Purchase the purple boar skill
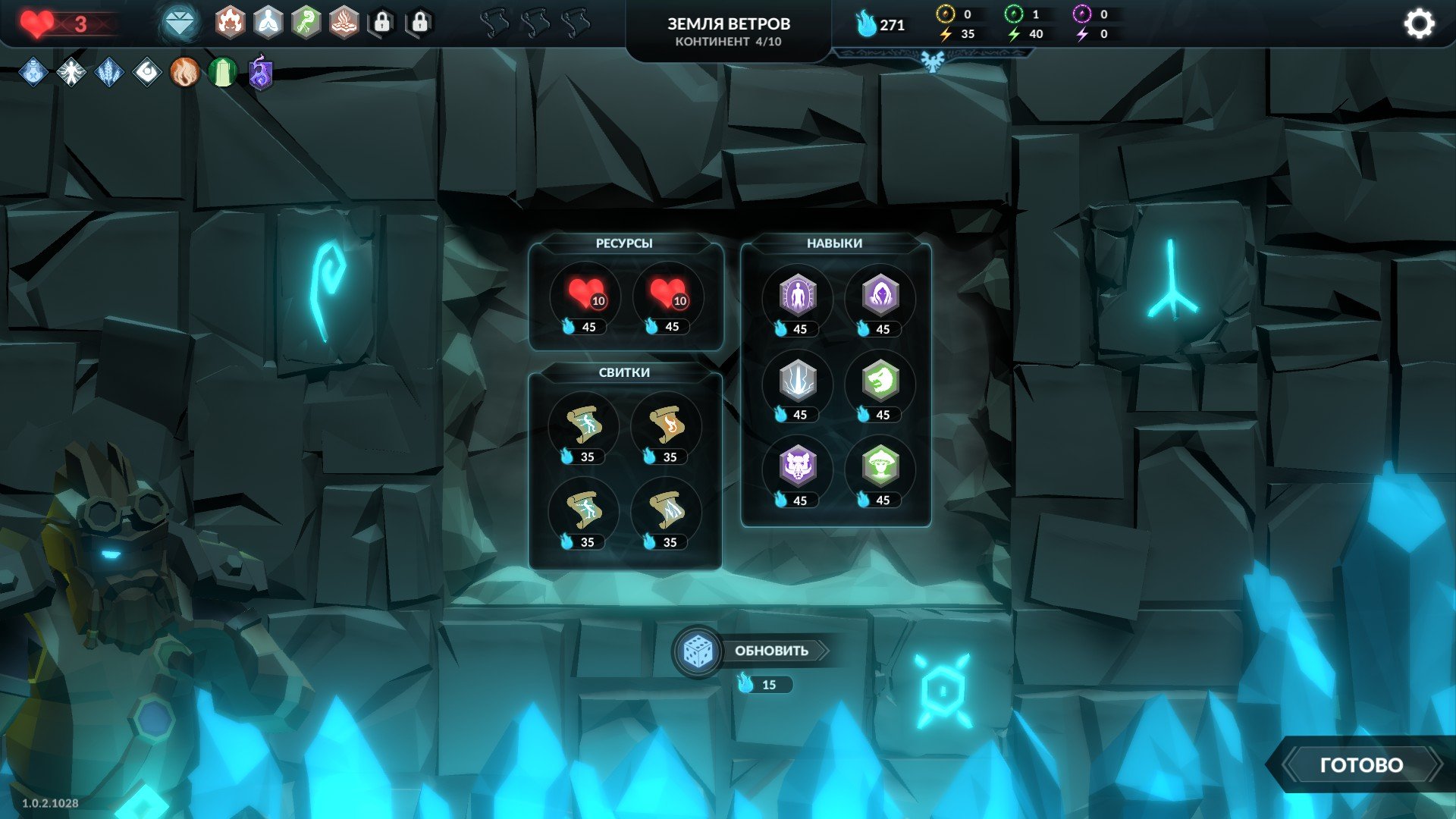 [x=798, y=468]
